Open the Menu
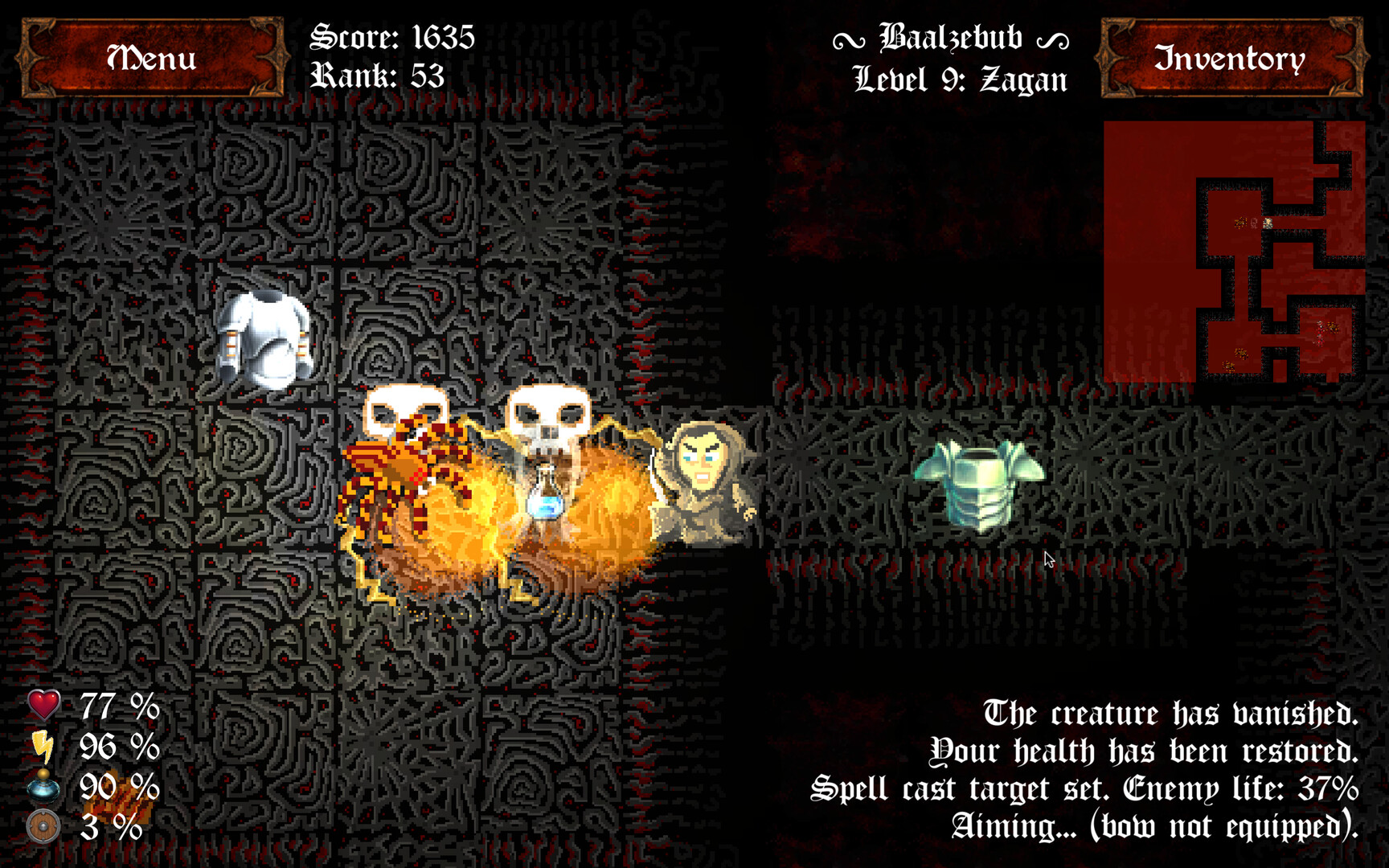 point(151,59)
